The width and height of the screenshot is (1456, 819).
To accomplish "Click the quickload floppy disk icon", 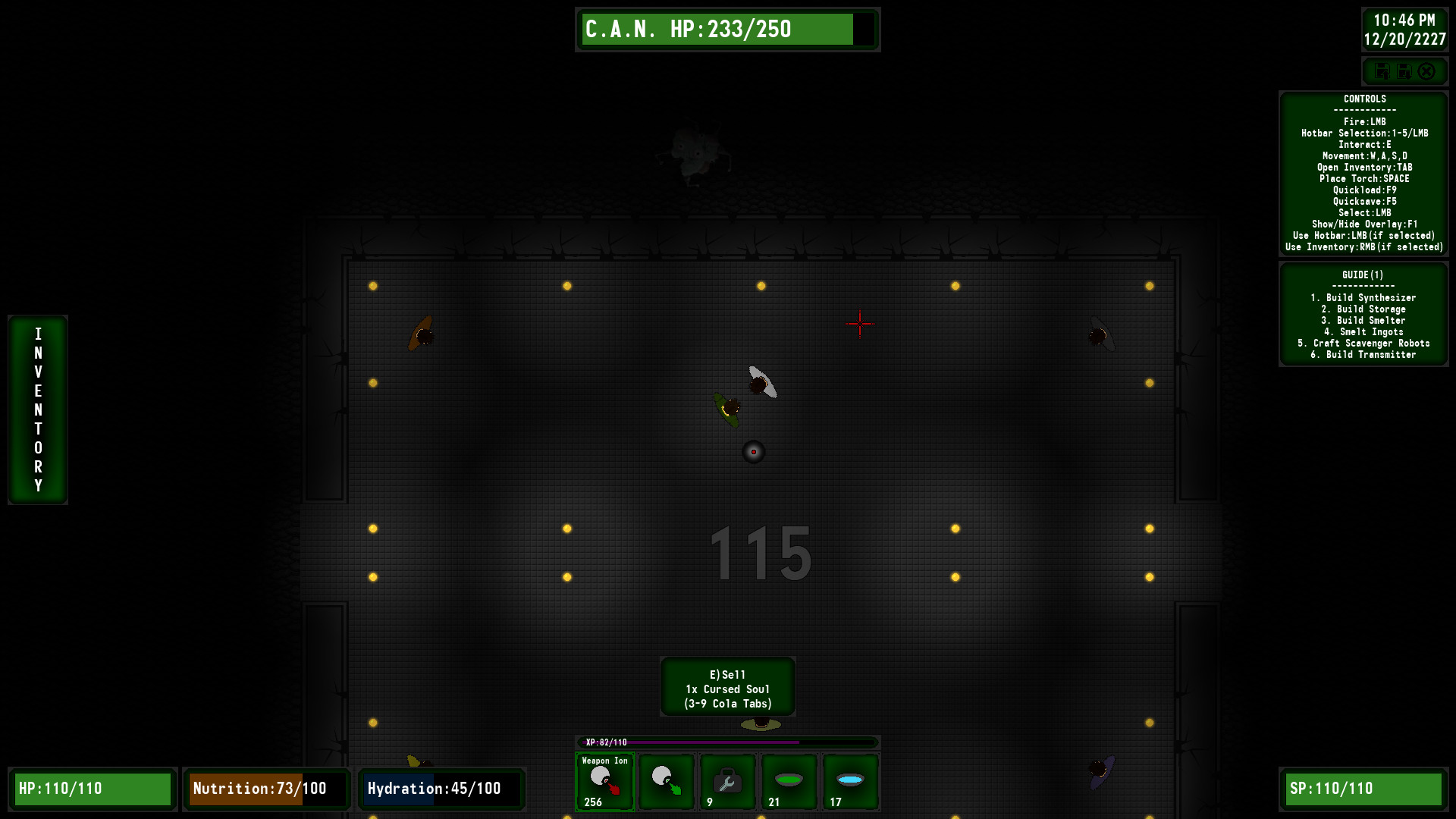I will (1382, 71).
